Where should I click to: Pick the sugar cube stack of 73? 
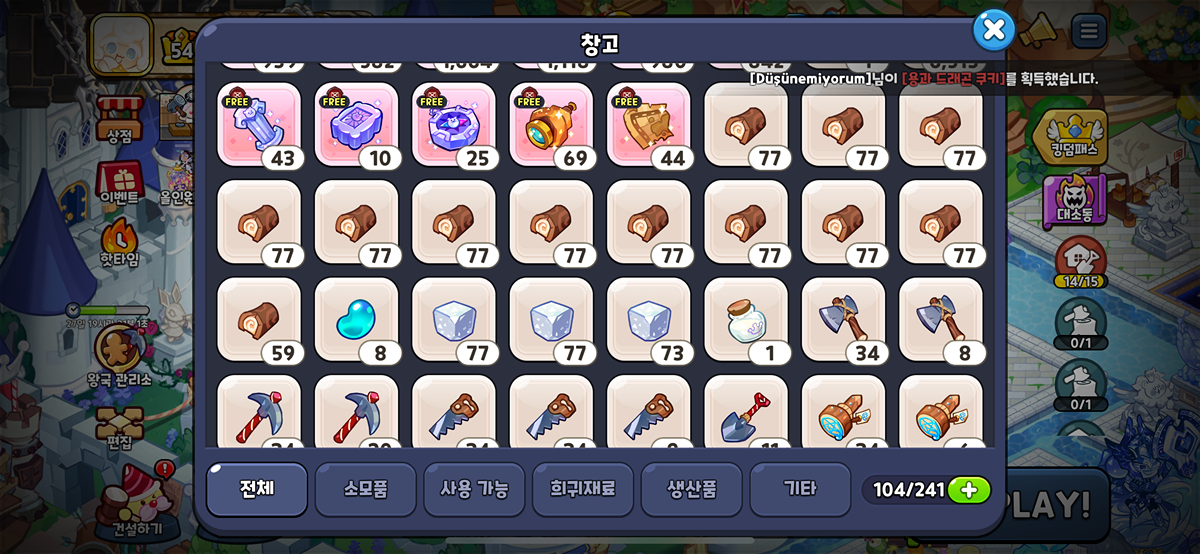click(x=648, y=319)
